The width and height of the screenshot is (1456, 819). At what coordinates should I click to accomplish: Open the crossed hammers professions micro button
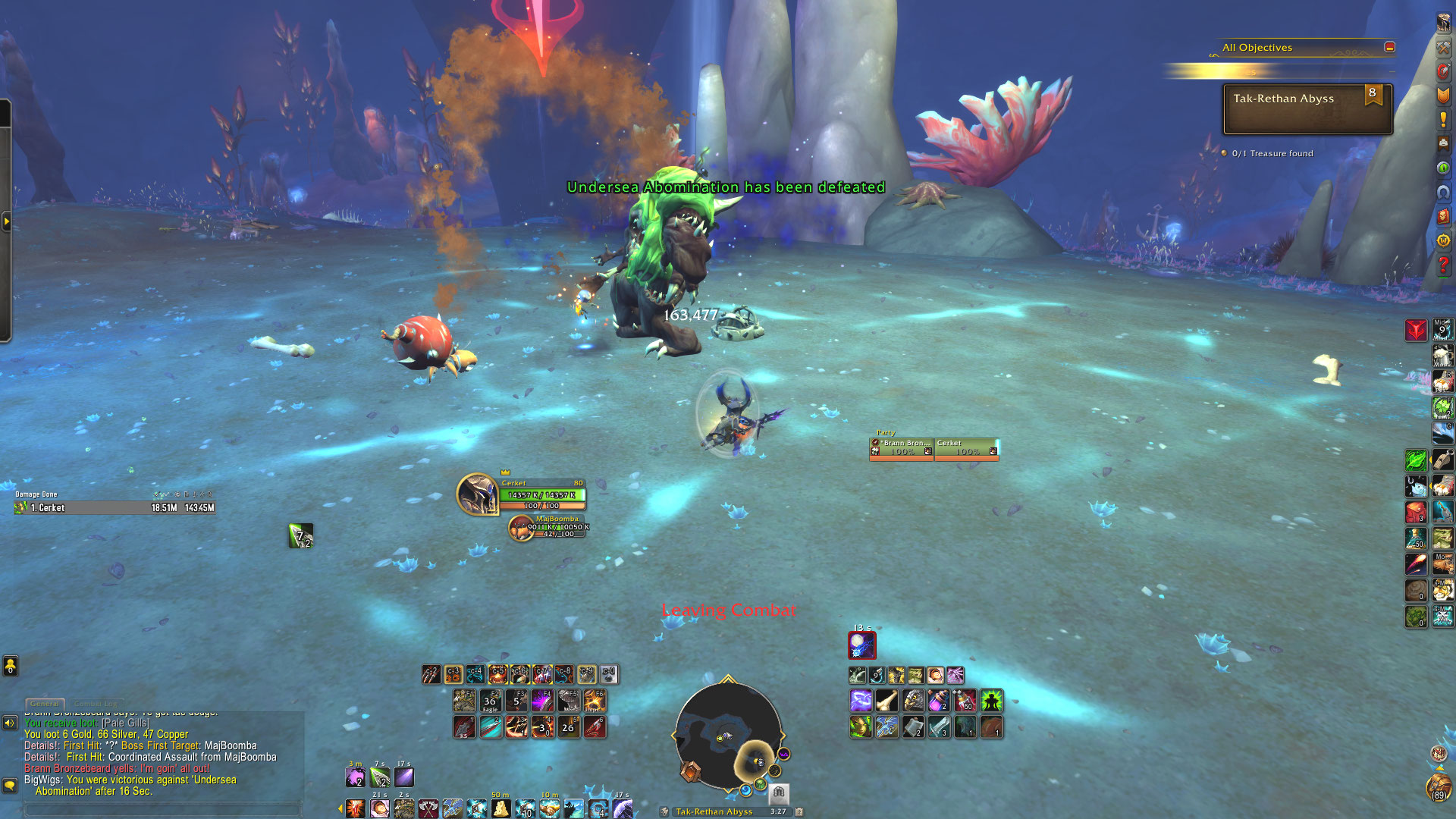(x=1443, y=47)
